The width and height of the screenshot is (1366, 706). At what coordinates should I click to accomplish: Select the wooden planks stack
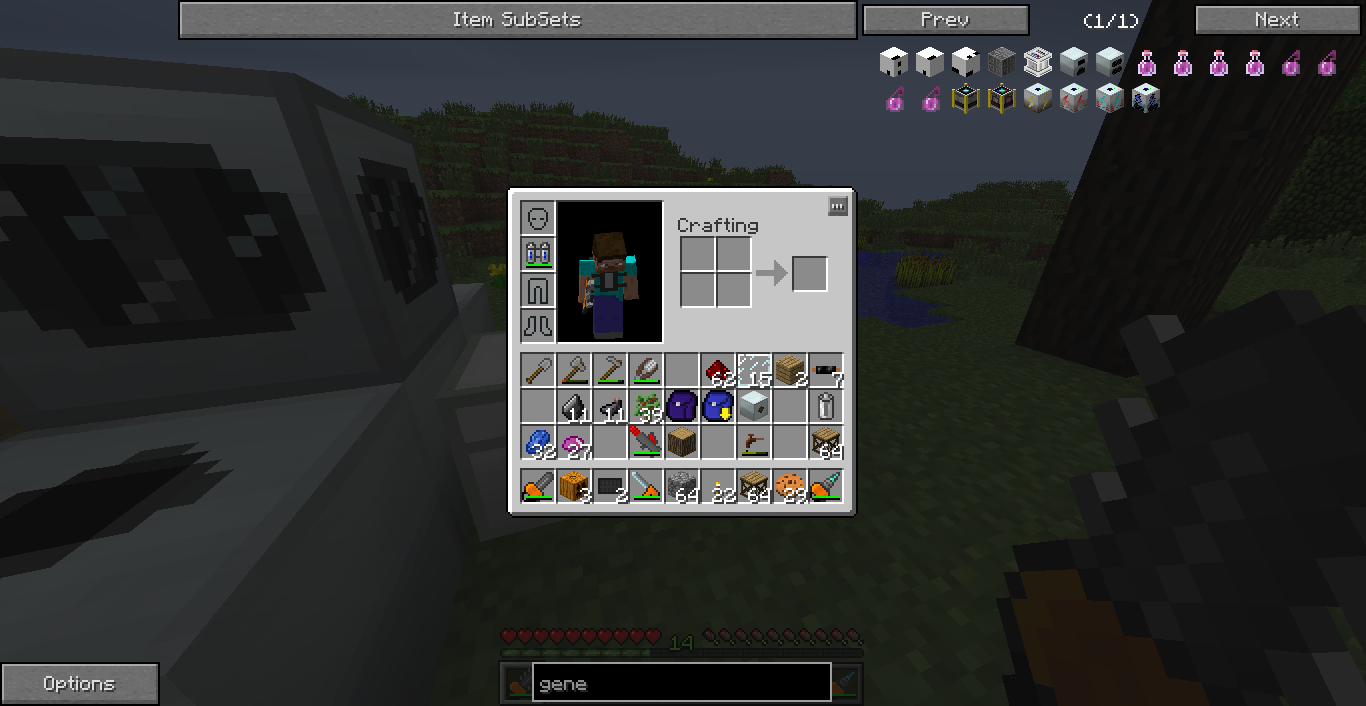point(789,371)
